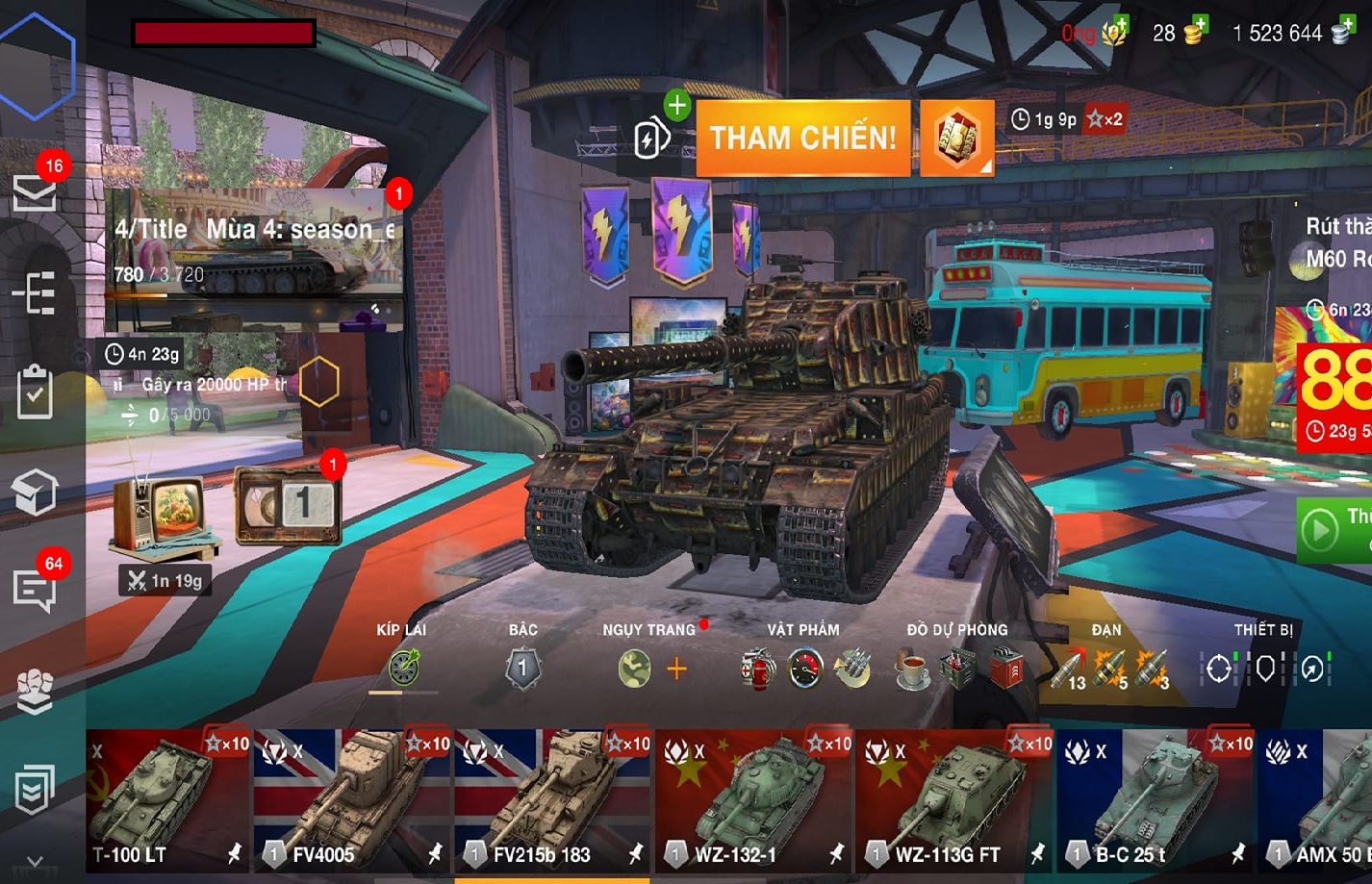Select the T-100 LT tank card
Image resolution: width=1372 pixels, height=884 pixels.
(x=168, y=801)
